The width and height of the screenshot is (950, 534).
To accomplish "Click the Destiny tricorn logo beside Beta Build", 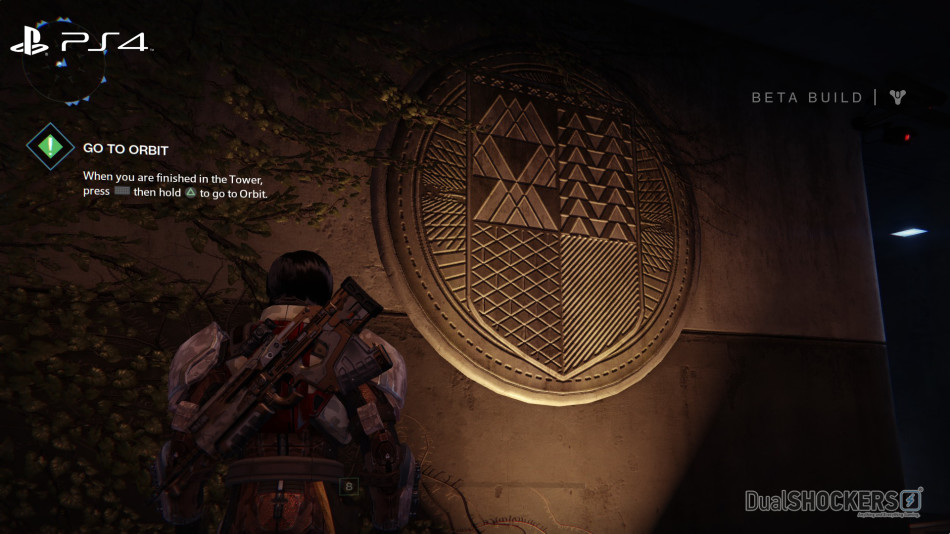I will (x=898, y=97).
